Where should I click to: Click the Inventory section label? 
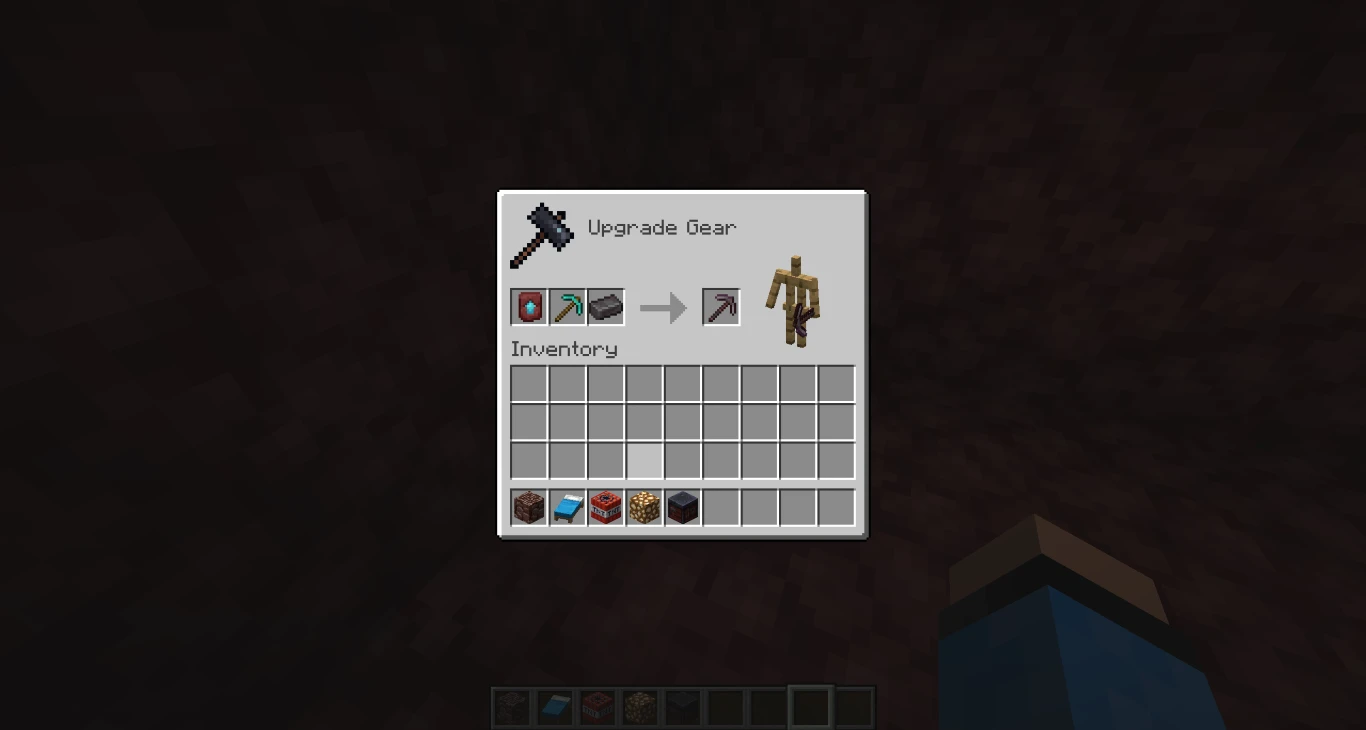pos(563,349)
